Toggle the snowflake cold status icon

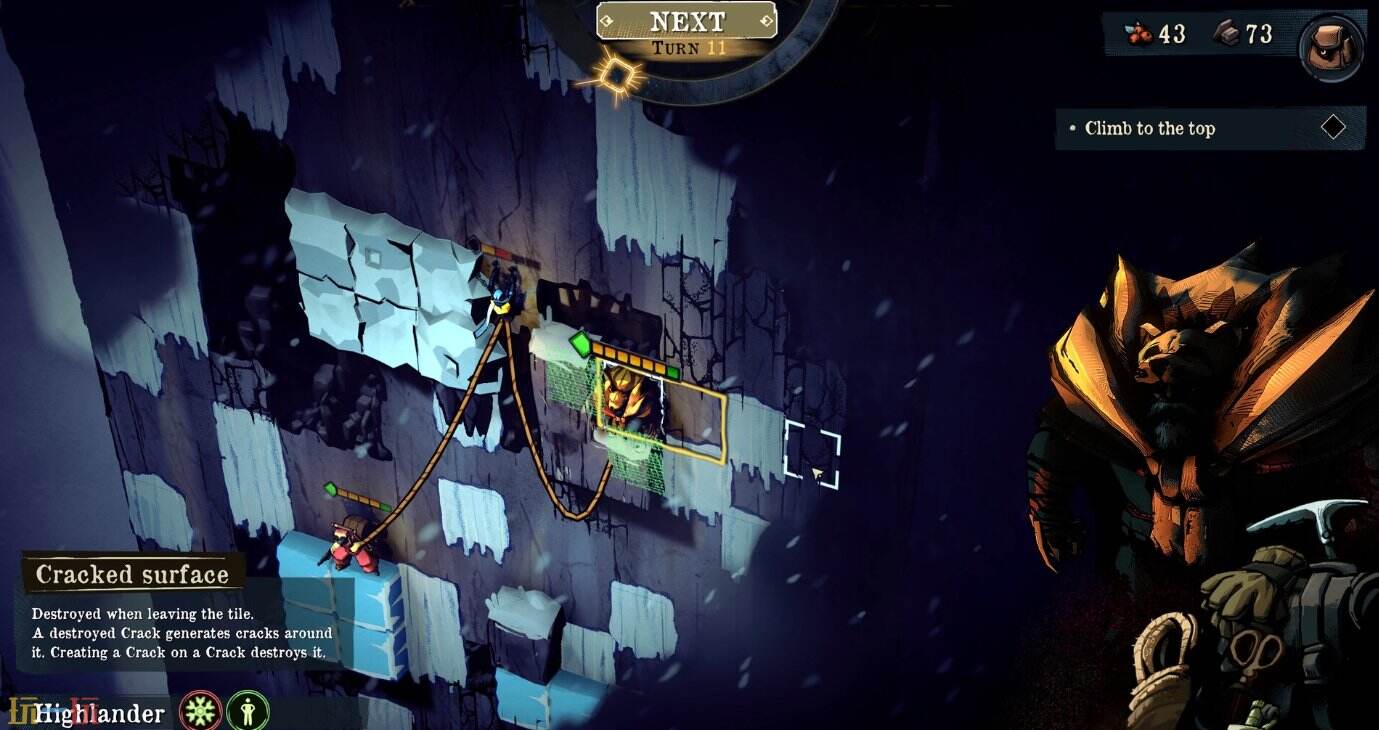(x=199, y=711)
